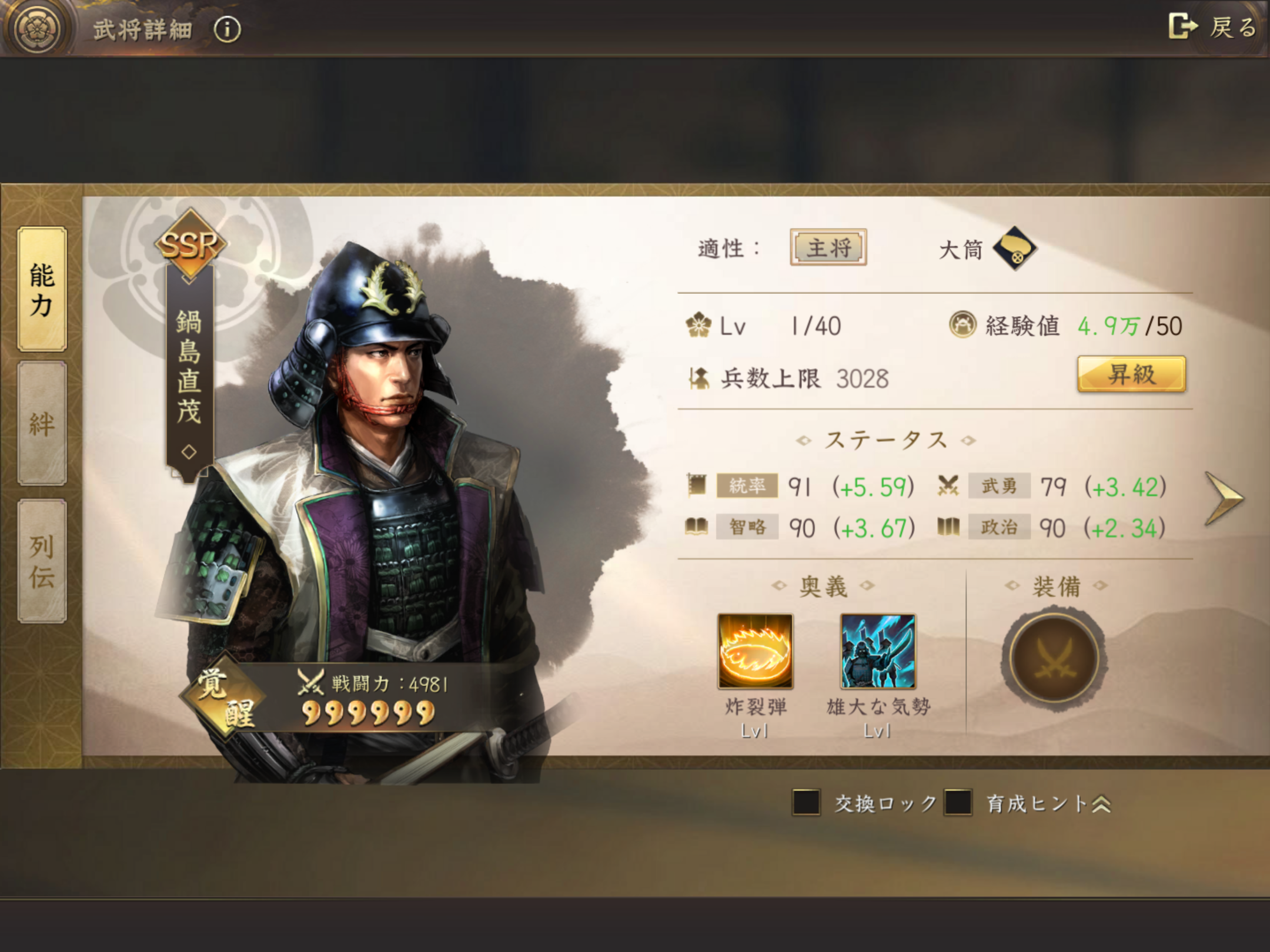Go to next general with arrow
The image size is (1270, 952).
point(1224,498)
